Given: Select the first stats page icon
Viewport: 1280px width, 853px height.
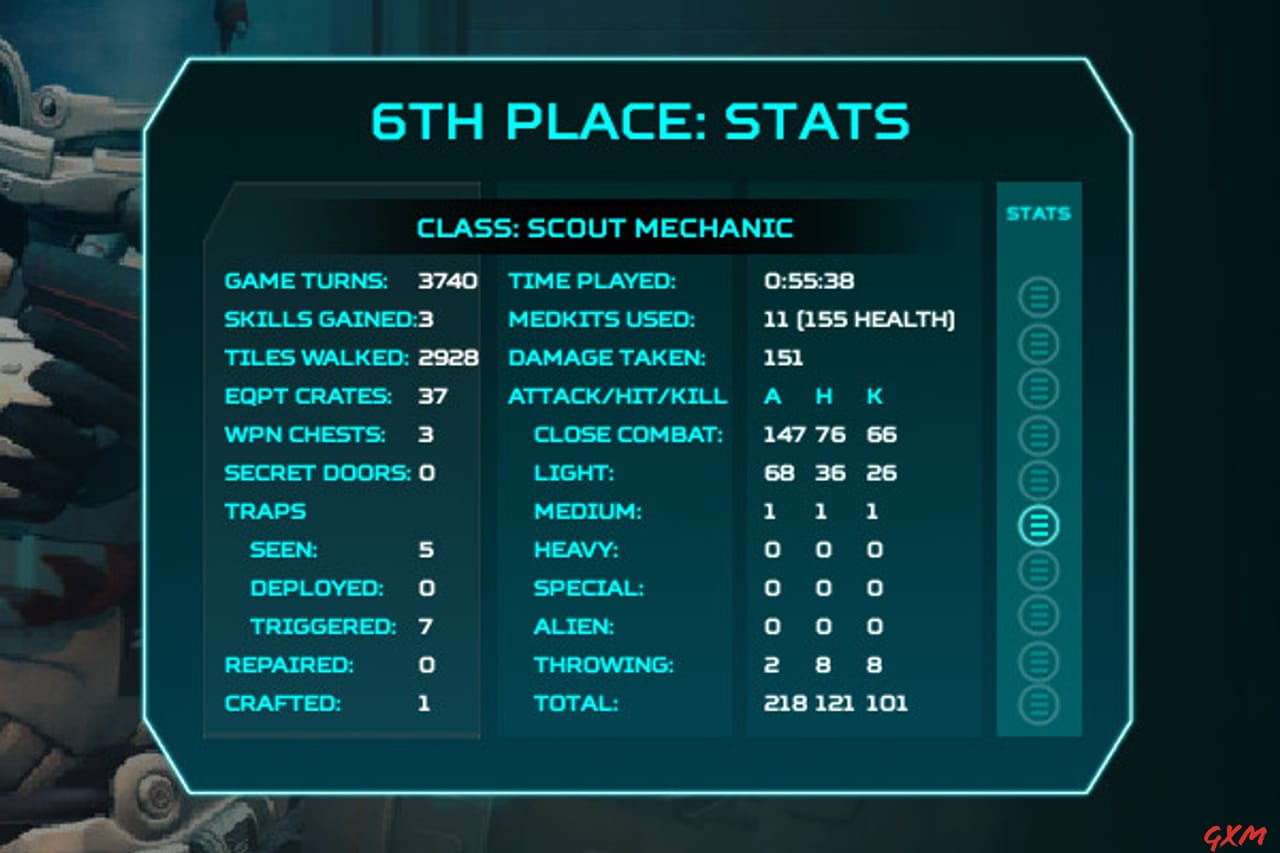Looking at the screenshot, I should click(x=1038, y=296).
